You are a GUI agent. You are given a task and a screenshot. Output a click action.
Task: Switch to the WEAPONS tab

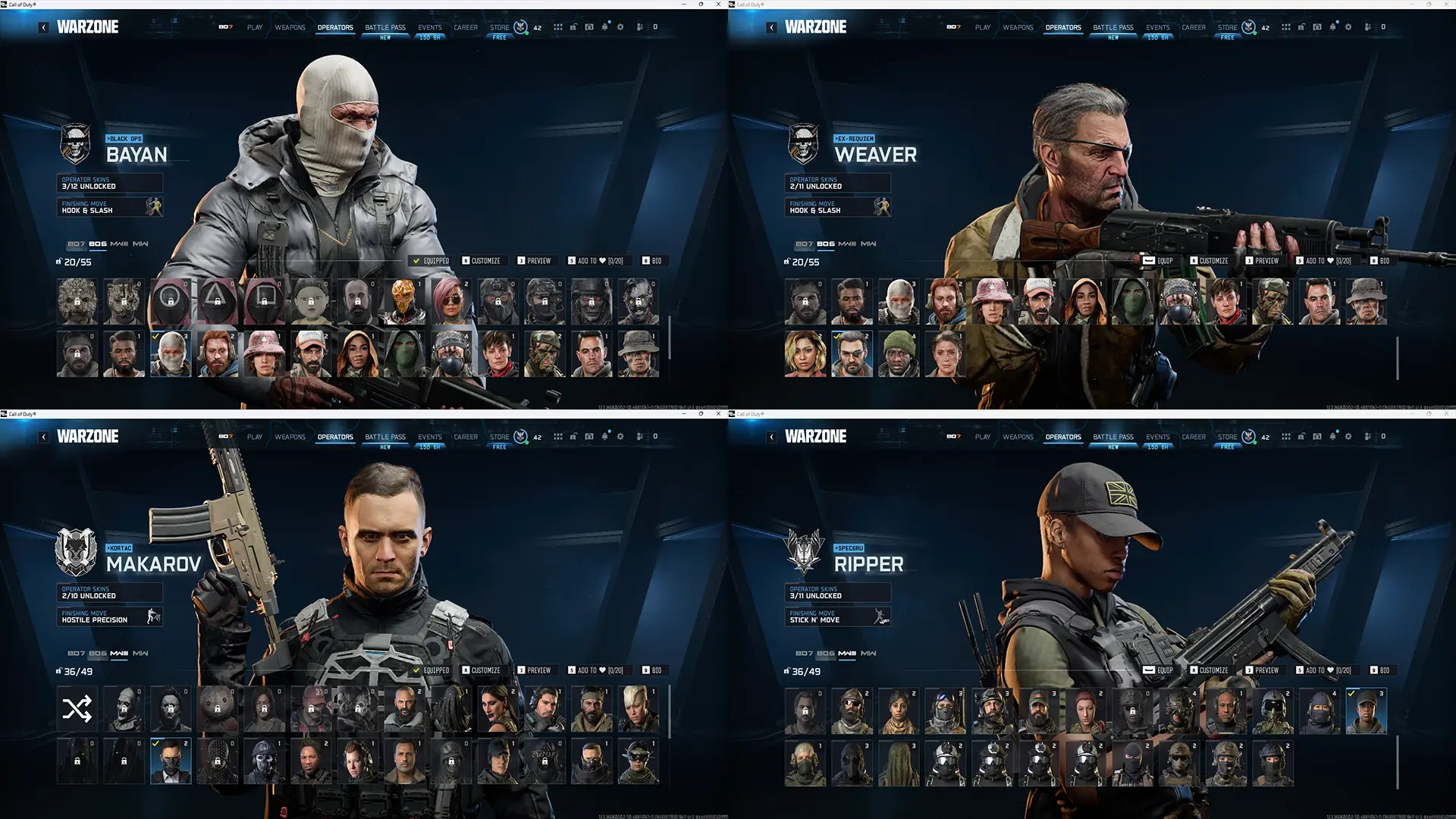click(x=290, y=27)
